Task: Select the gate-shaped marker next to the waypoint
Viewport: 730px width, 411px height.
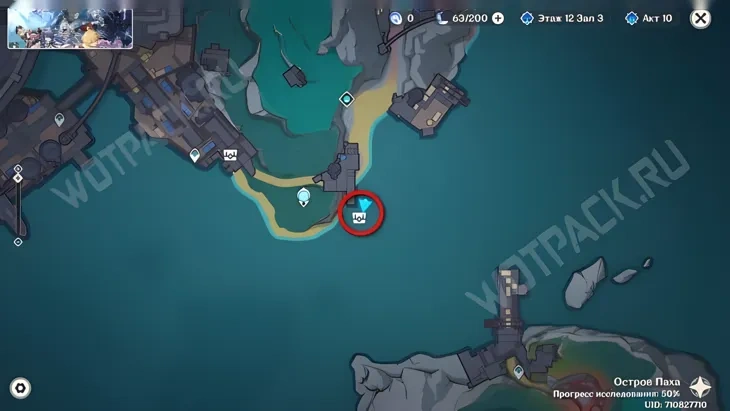Action: (230, 155)
